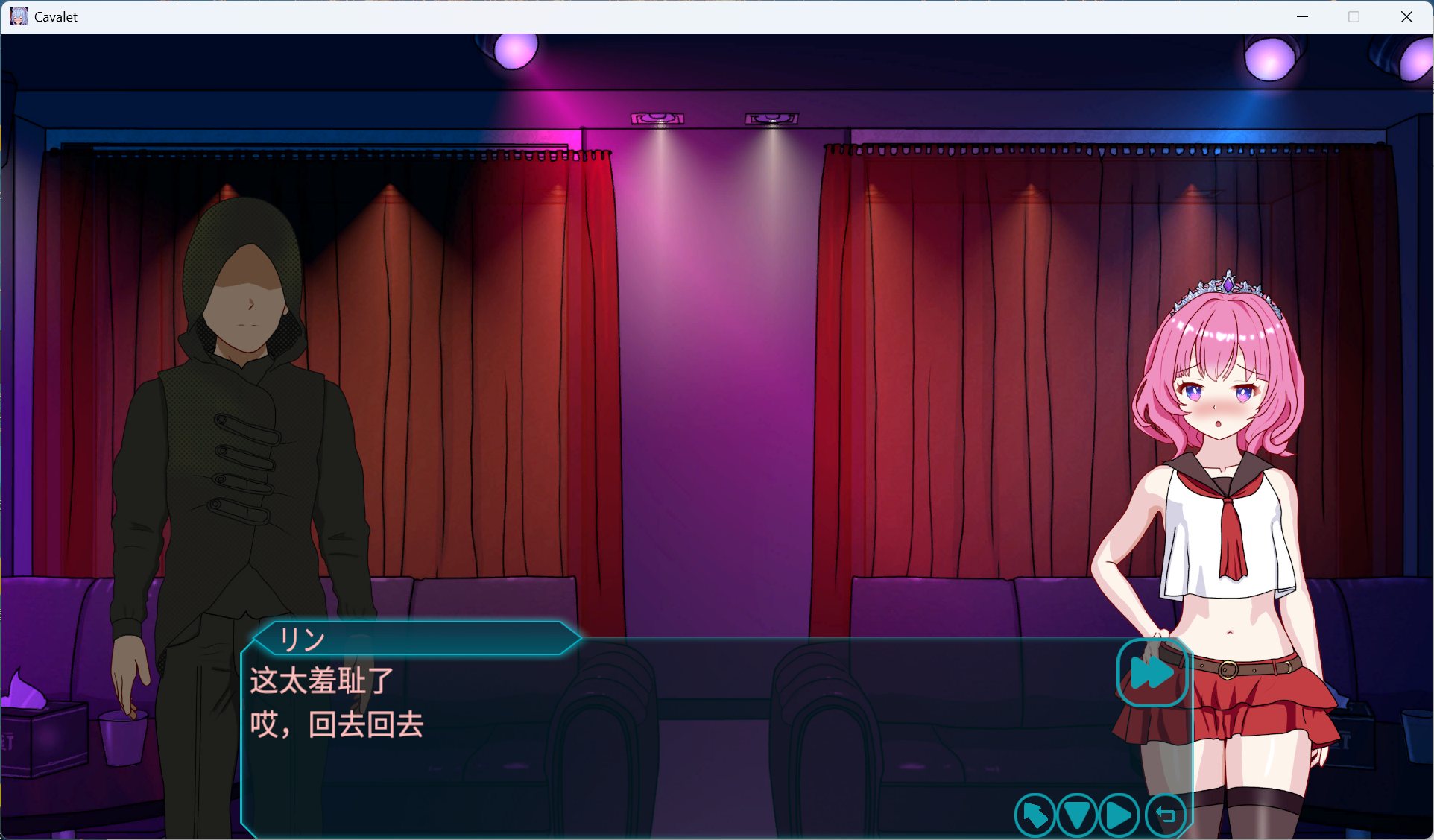Click the Cavalet application icon in the title bar
This screenshot has width=1434, height=840.
pos(18,16)
